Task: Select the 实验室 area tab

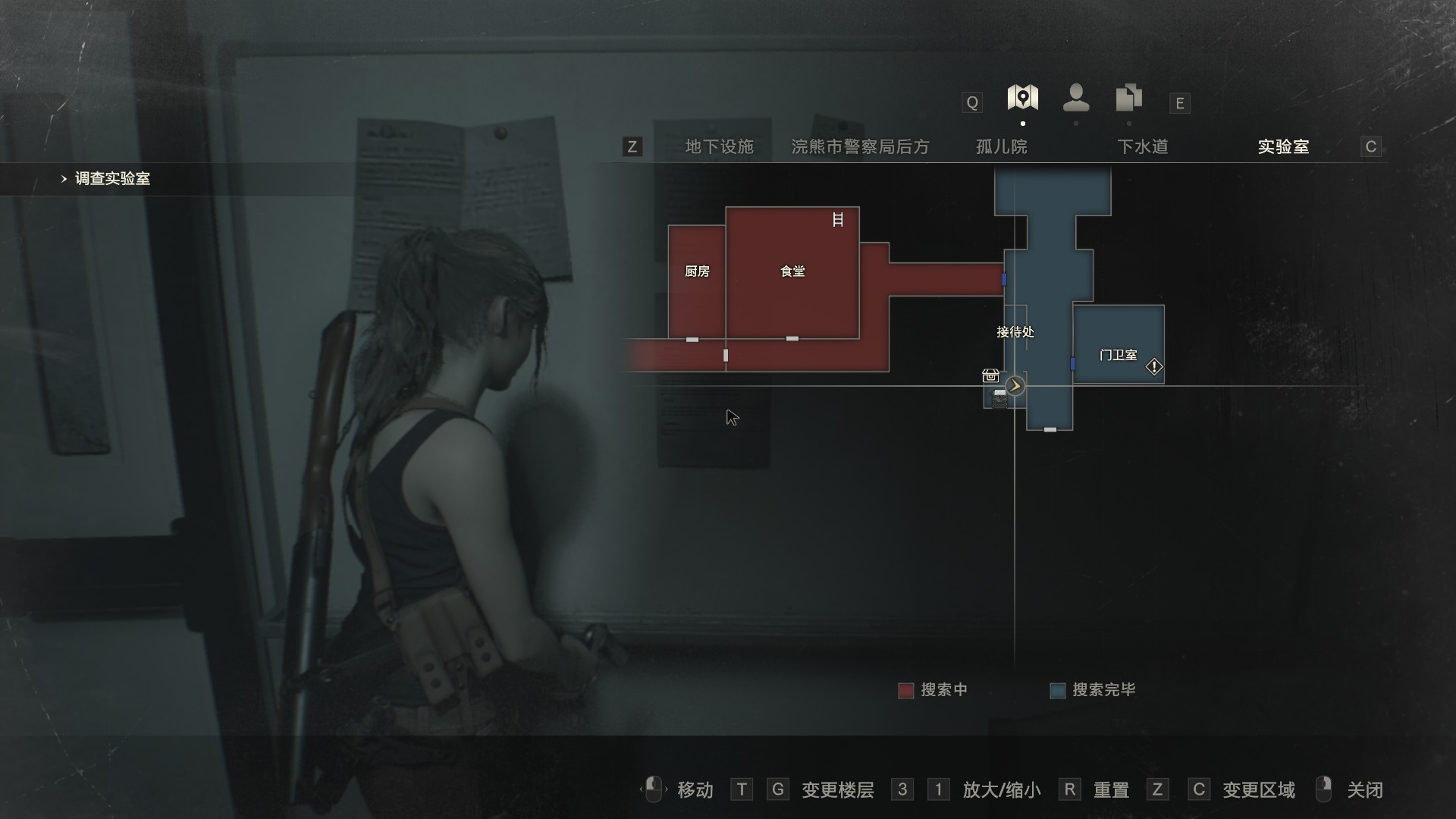Action: click(1283, 146)
